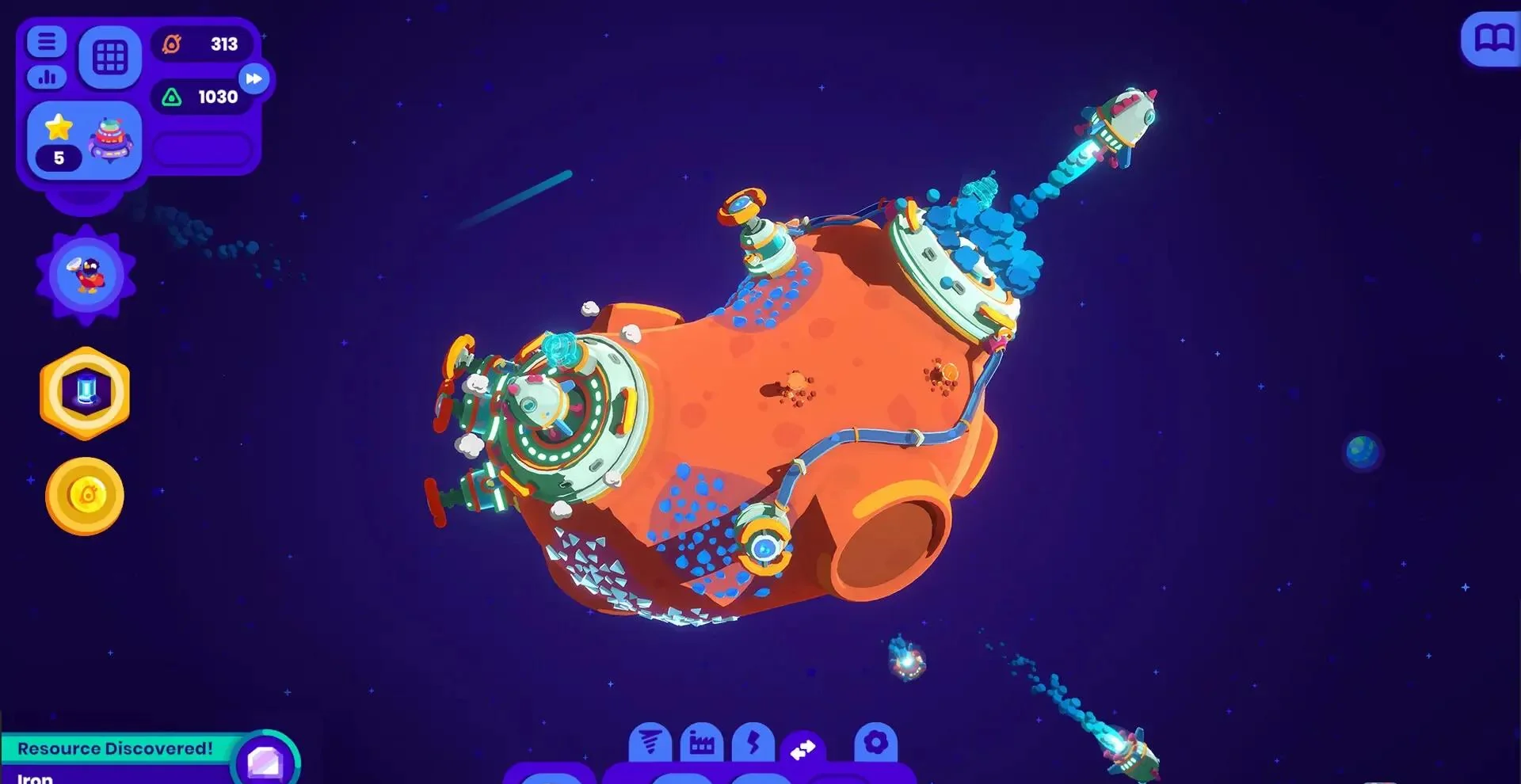Open the hamburger menu in top-left panel

click(46, 41)
